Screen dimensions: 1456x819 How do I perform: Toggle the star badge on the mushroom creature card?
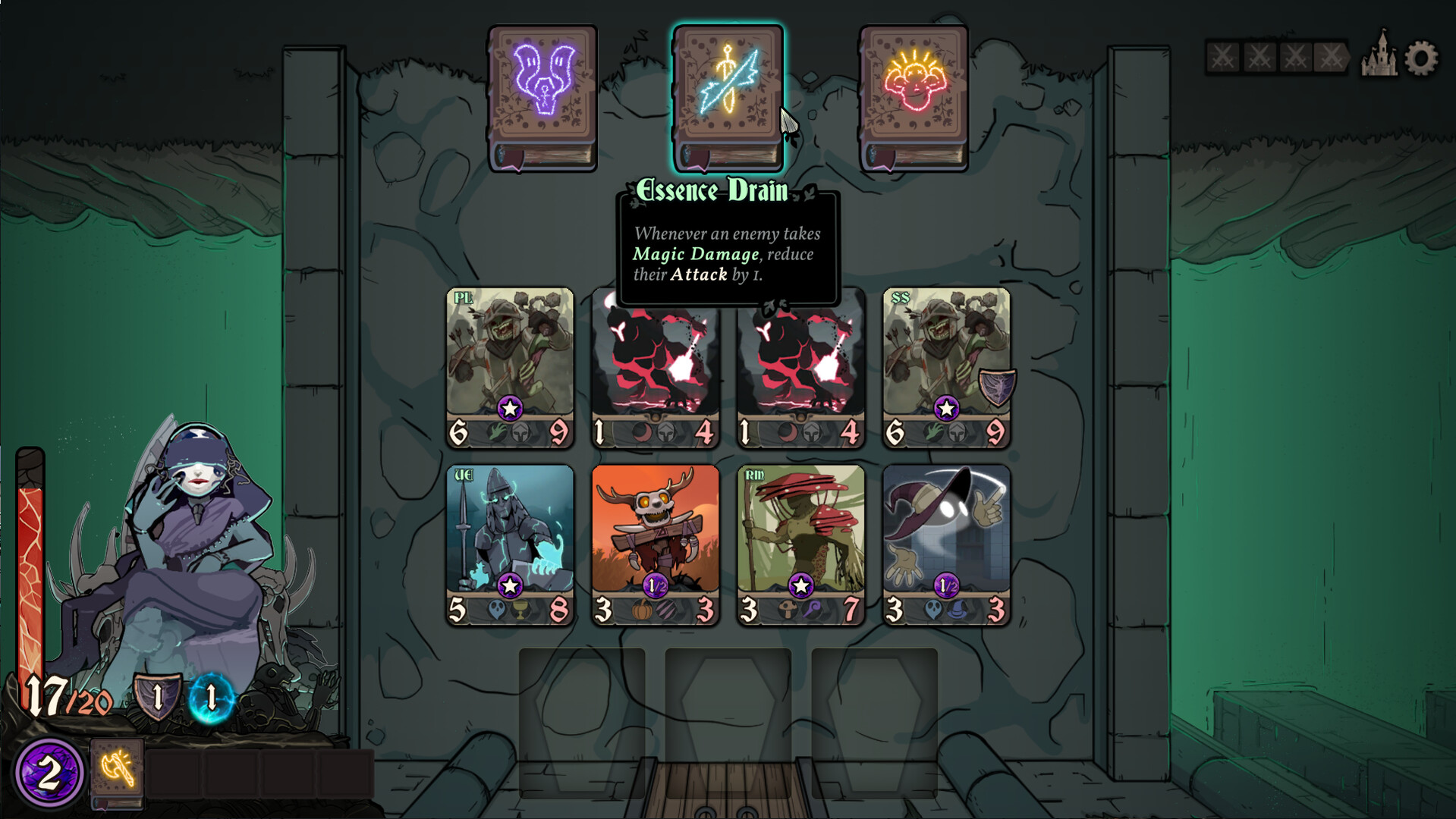[x=800, y=583]
